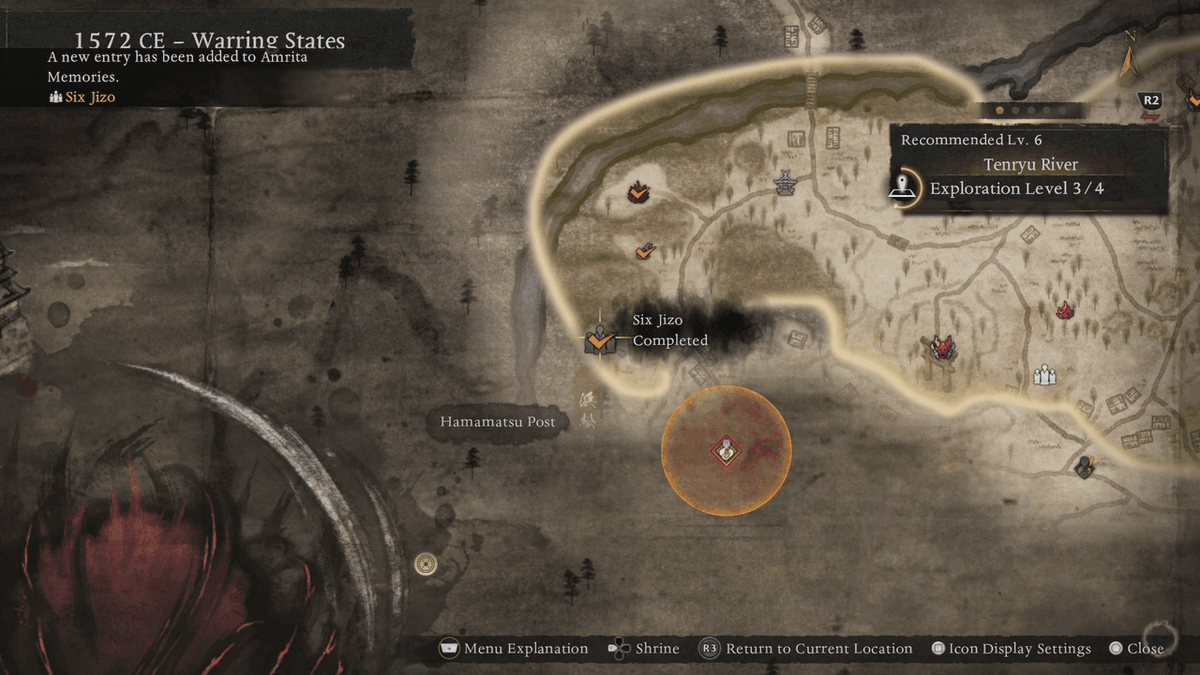Choose the red oni mask marker
1200x675 pixels.
click(941, 348)
